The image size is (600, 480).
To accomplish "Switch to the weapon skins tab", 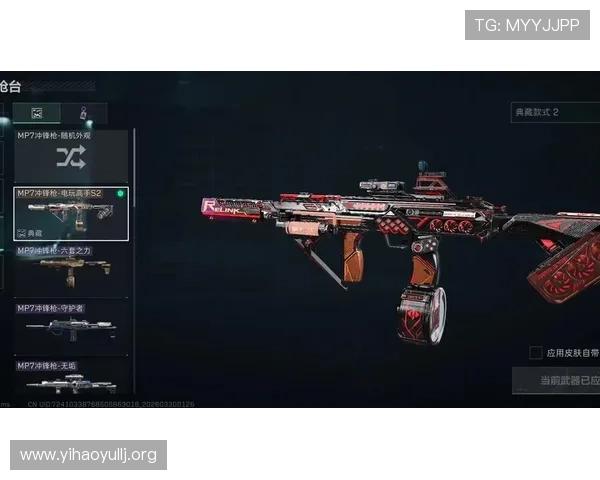I will pos(37,113).
